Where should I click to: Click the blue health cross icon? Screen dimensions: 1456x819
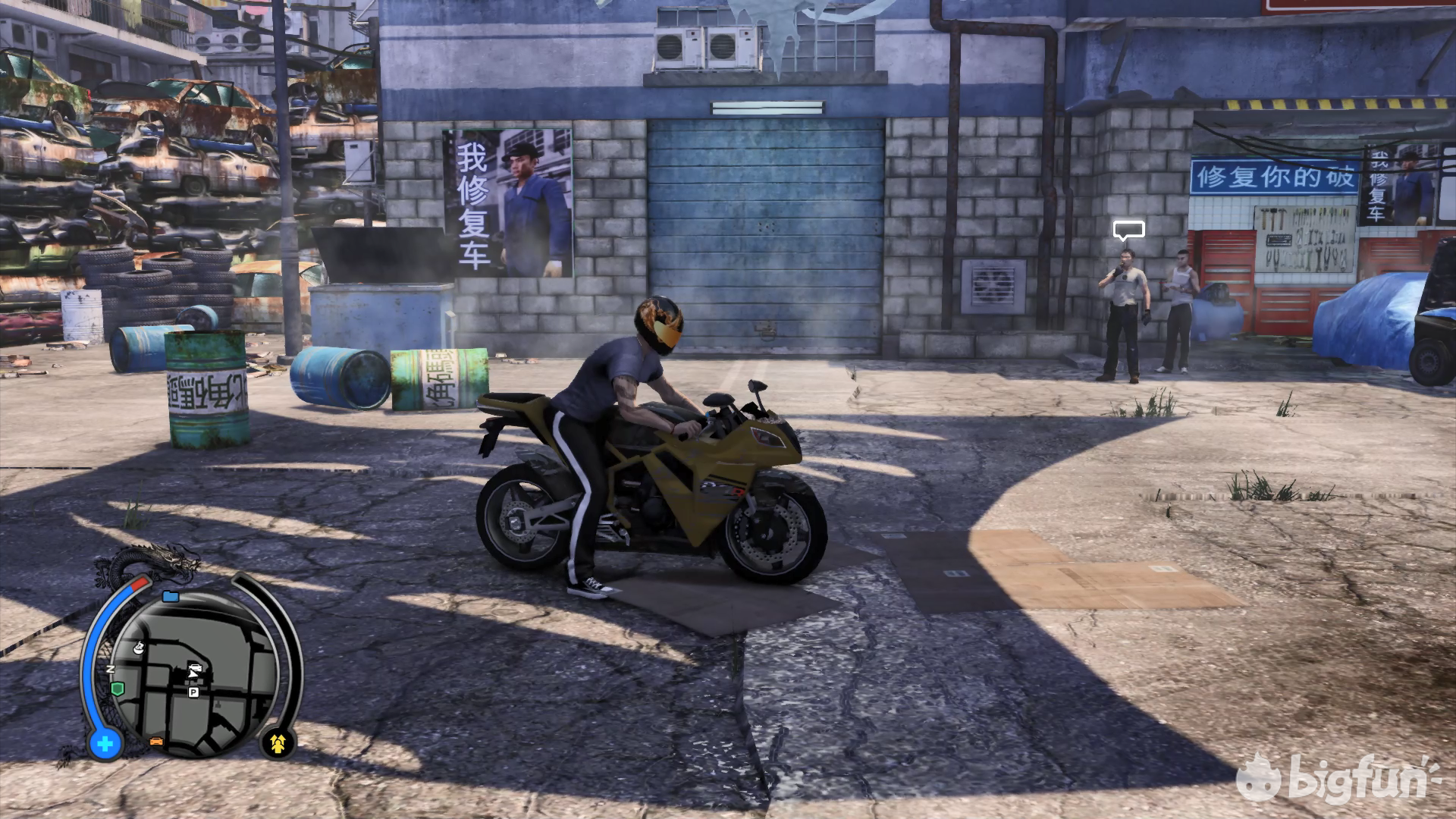coord(105,744)
